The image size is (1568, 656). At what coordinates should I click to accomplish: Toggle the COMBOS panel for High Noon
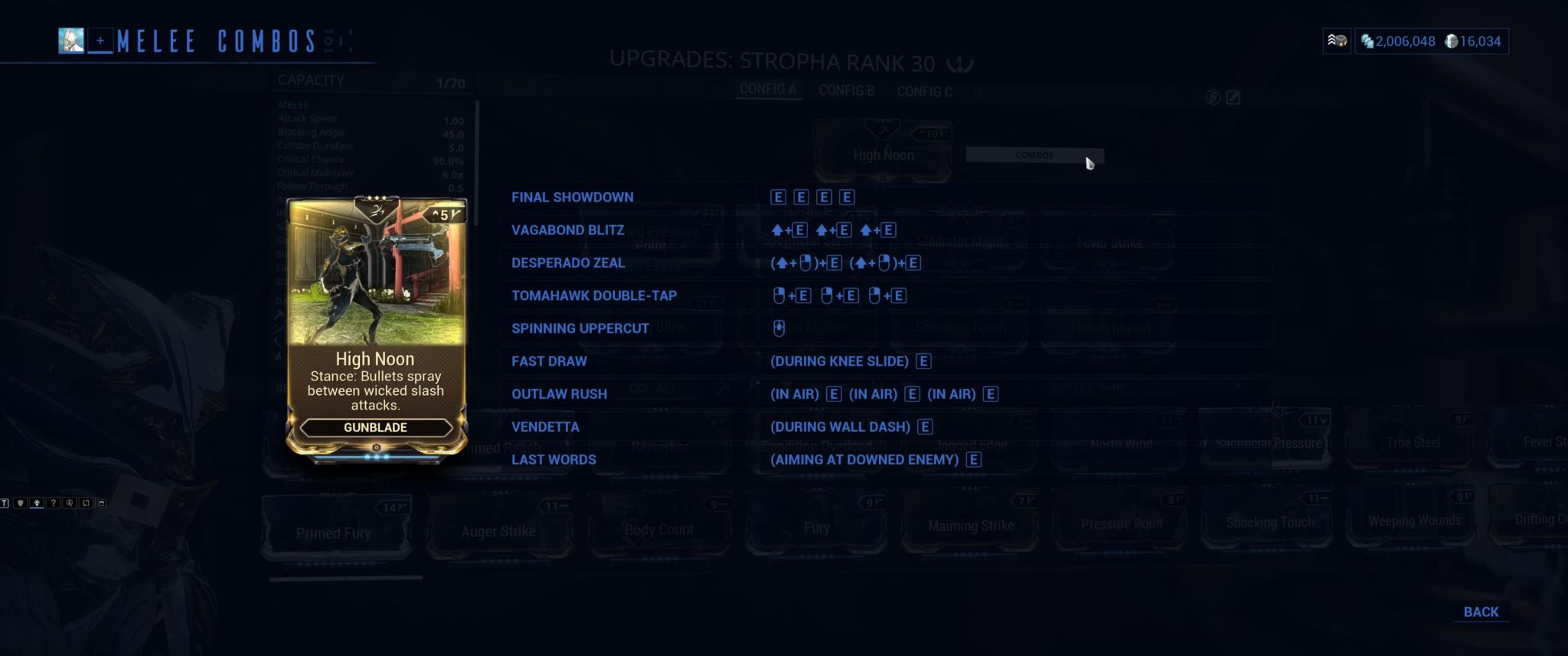coord(1035,155)
